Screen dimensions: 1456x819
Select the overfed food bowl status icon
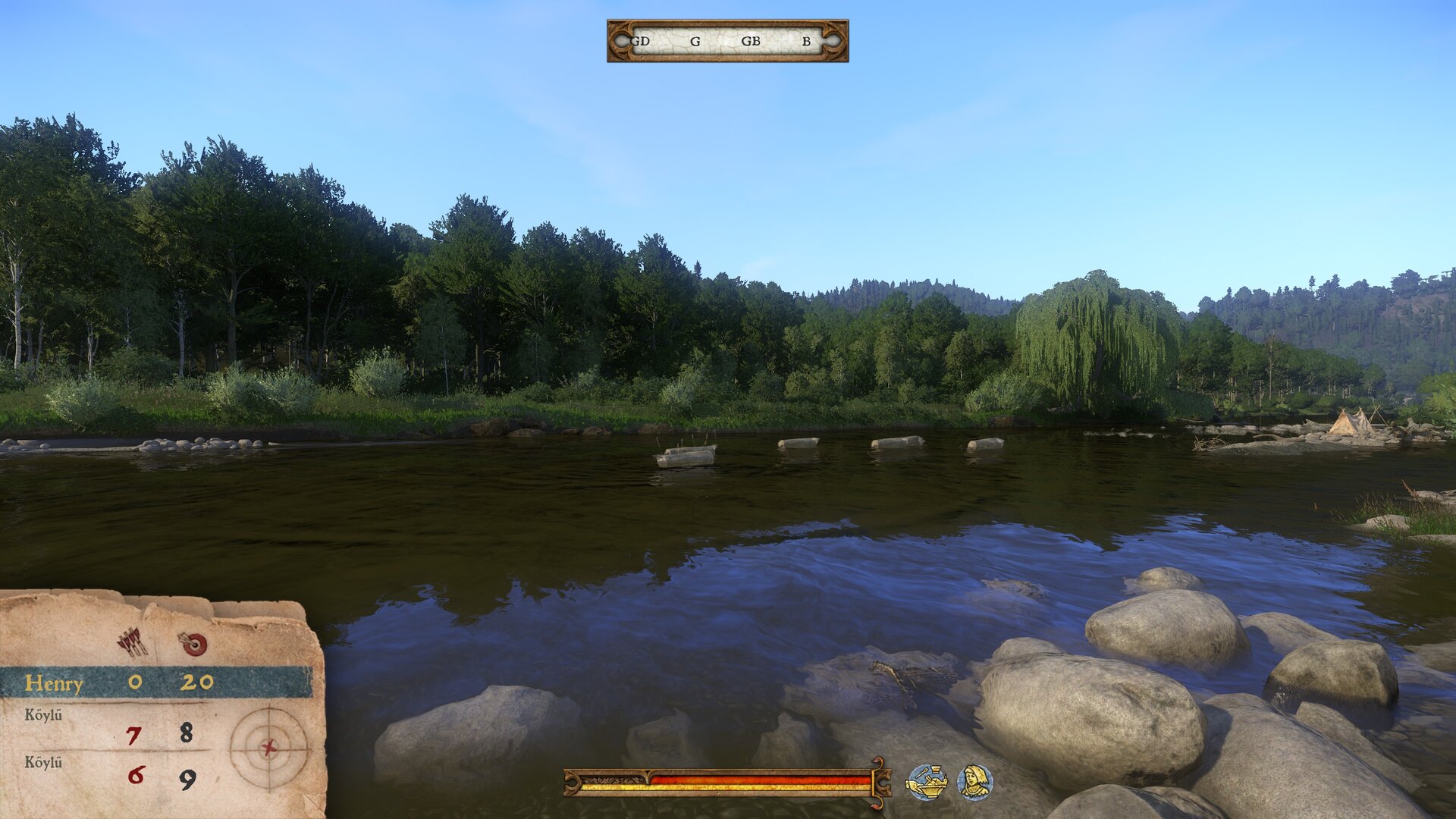[927, 782]
